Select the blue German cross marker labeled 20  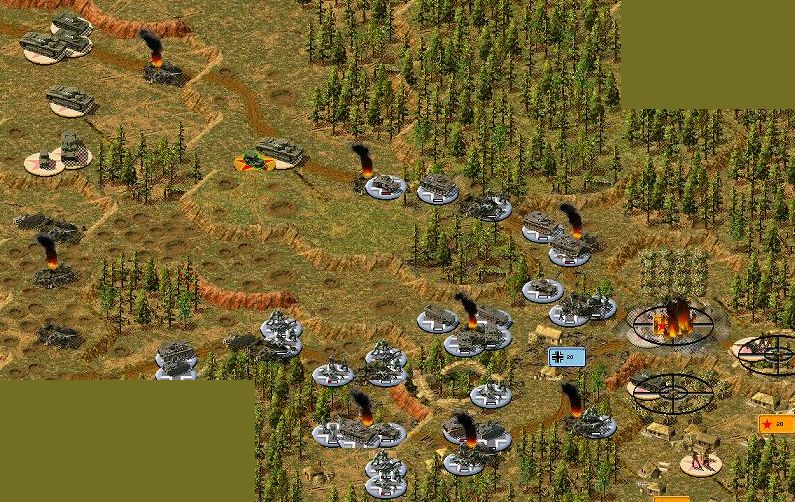(x=566, y=357)
